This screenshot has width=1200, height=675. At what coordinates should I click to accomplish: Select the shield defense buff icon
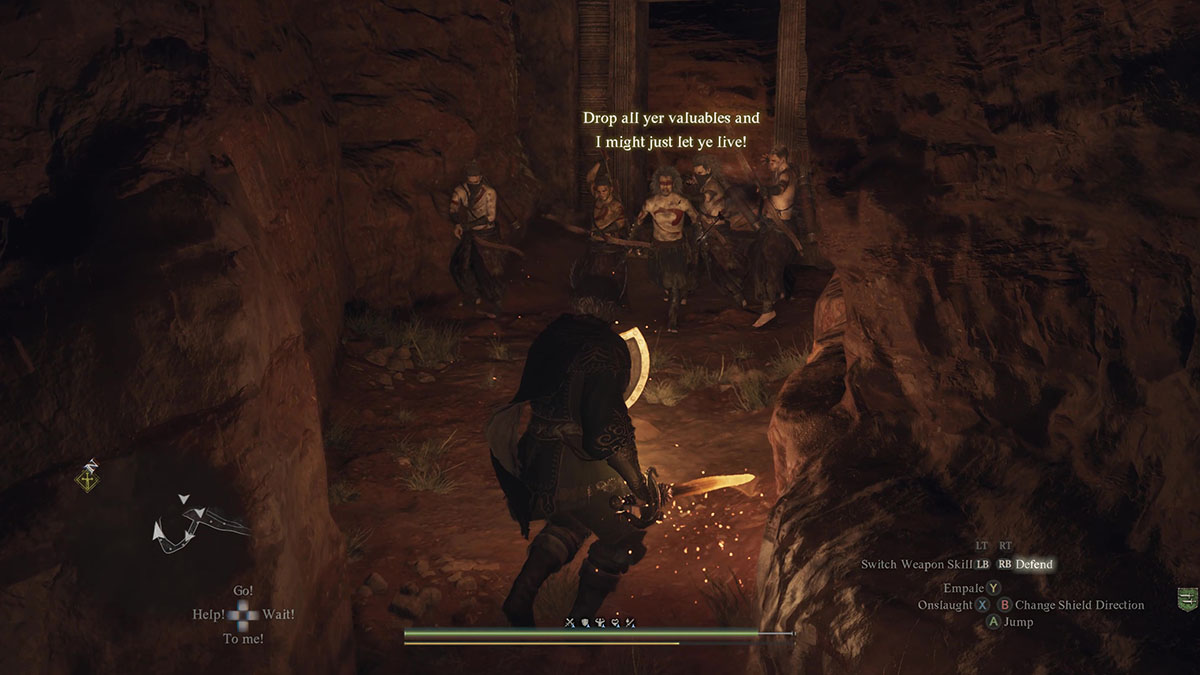coord(586,623)
